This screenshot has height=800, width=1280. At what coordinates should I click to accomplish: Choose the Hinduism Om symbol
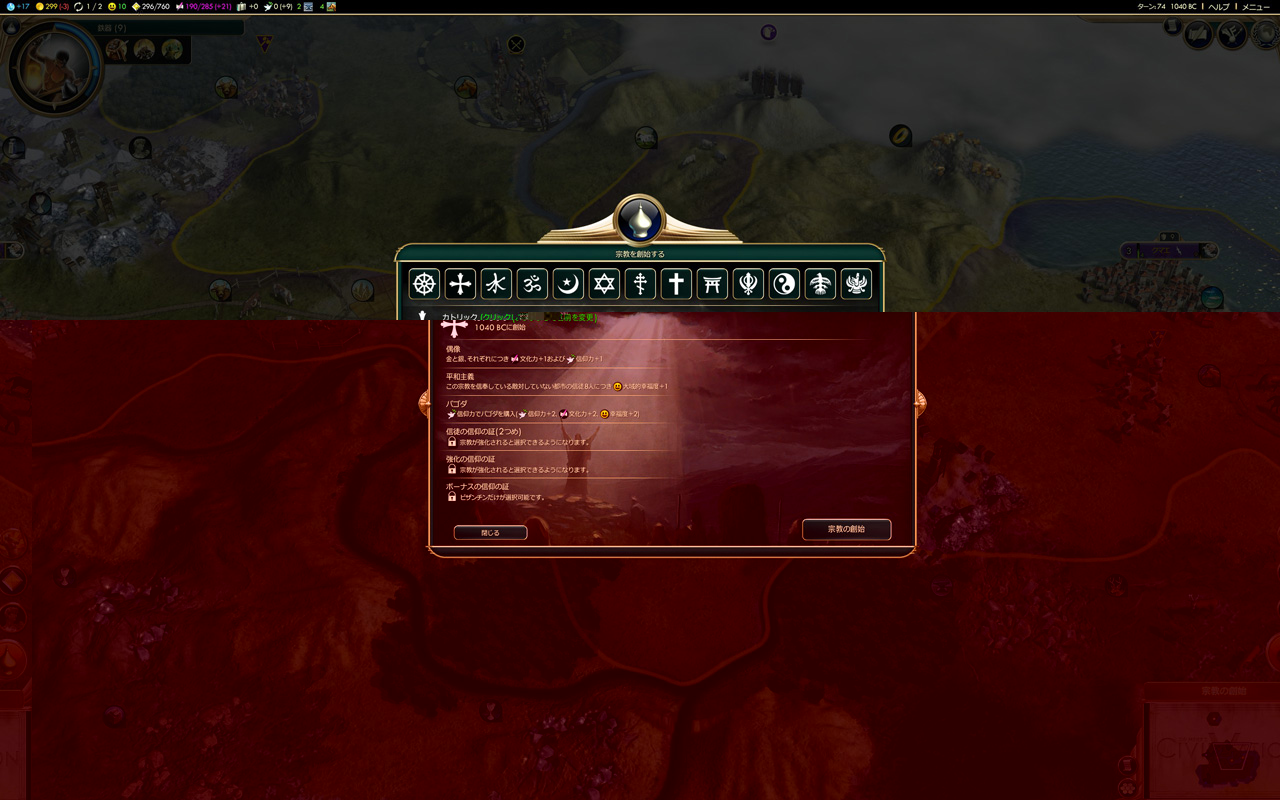click(532, 284)
